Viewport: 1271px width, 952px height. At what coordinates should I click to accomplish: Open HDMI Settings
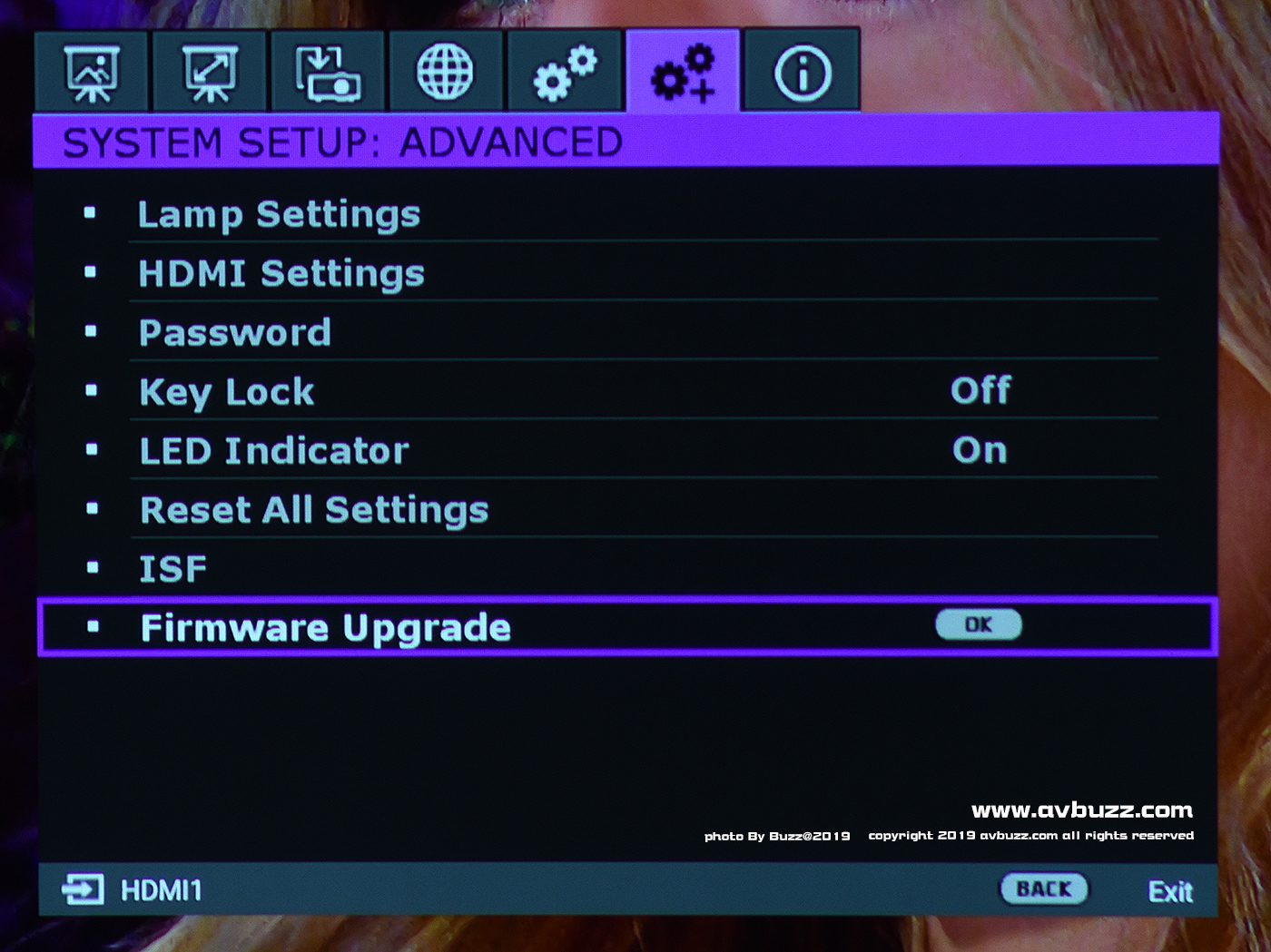[x=281, y=274]
